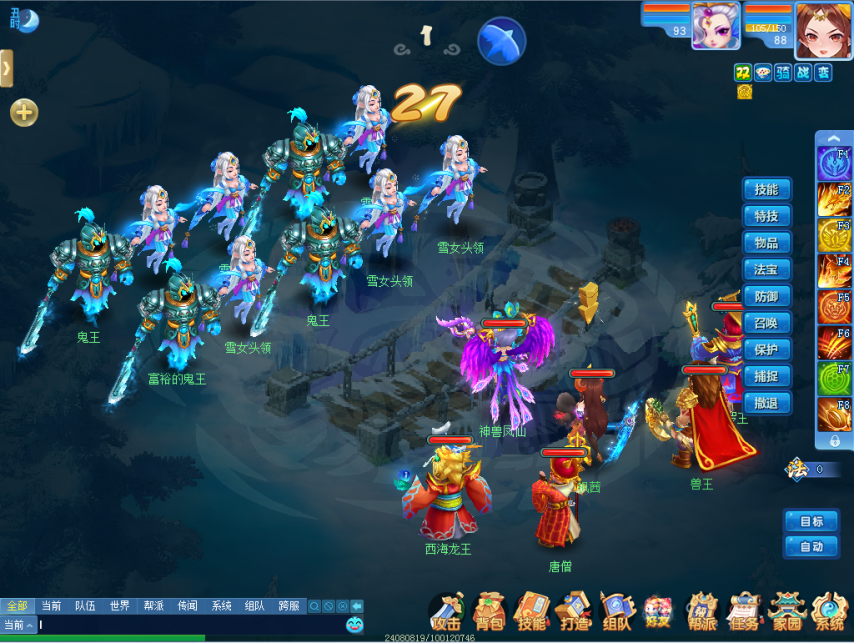Activate the F1 blue skill icon

(x=833, y=163)
